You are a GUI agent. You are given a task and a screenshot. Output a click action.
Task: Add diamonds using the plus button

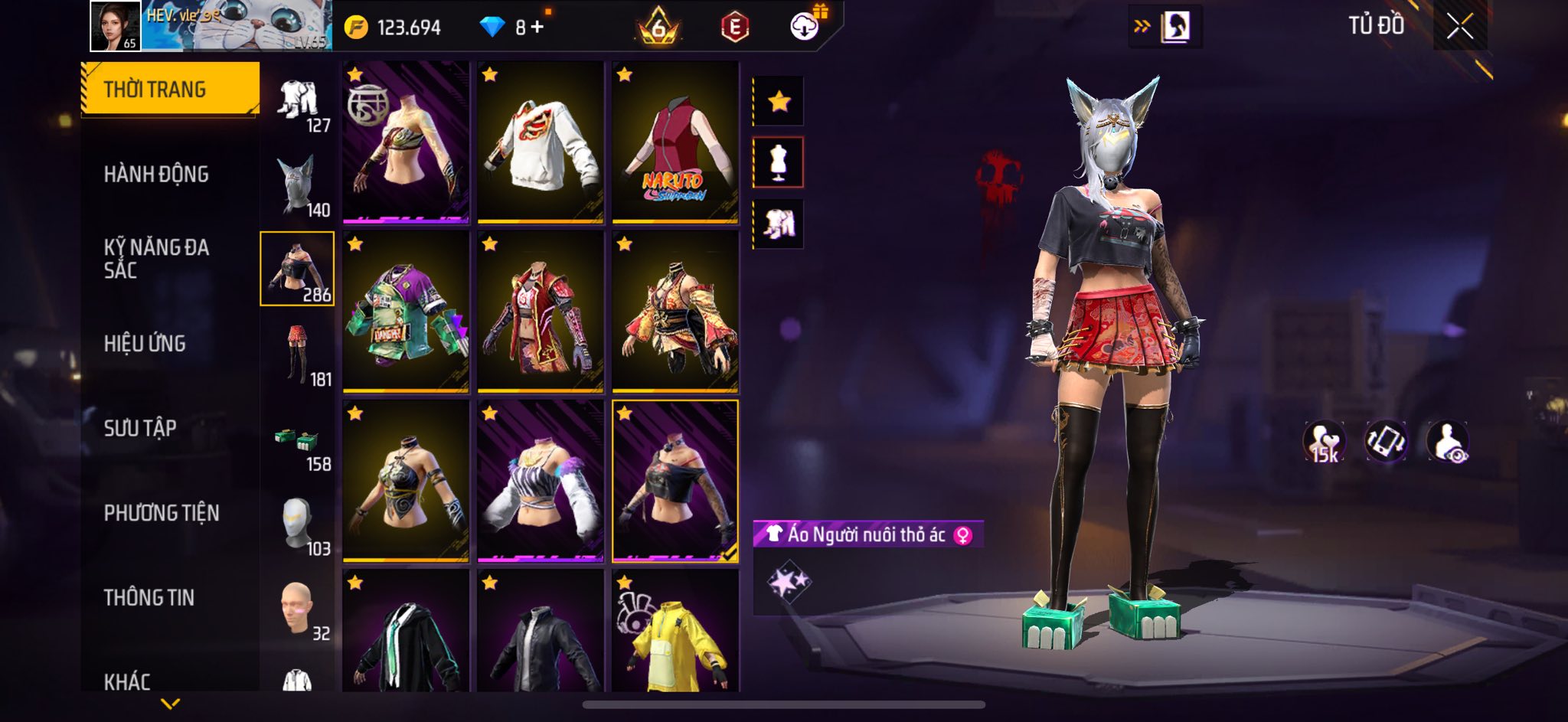[537, 27]
